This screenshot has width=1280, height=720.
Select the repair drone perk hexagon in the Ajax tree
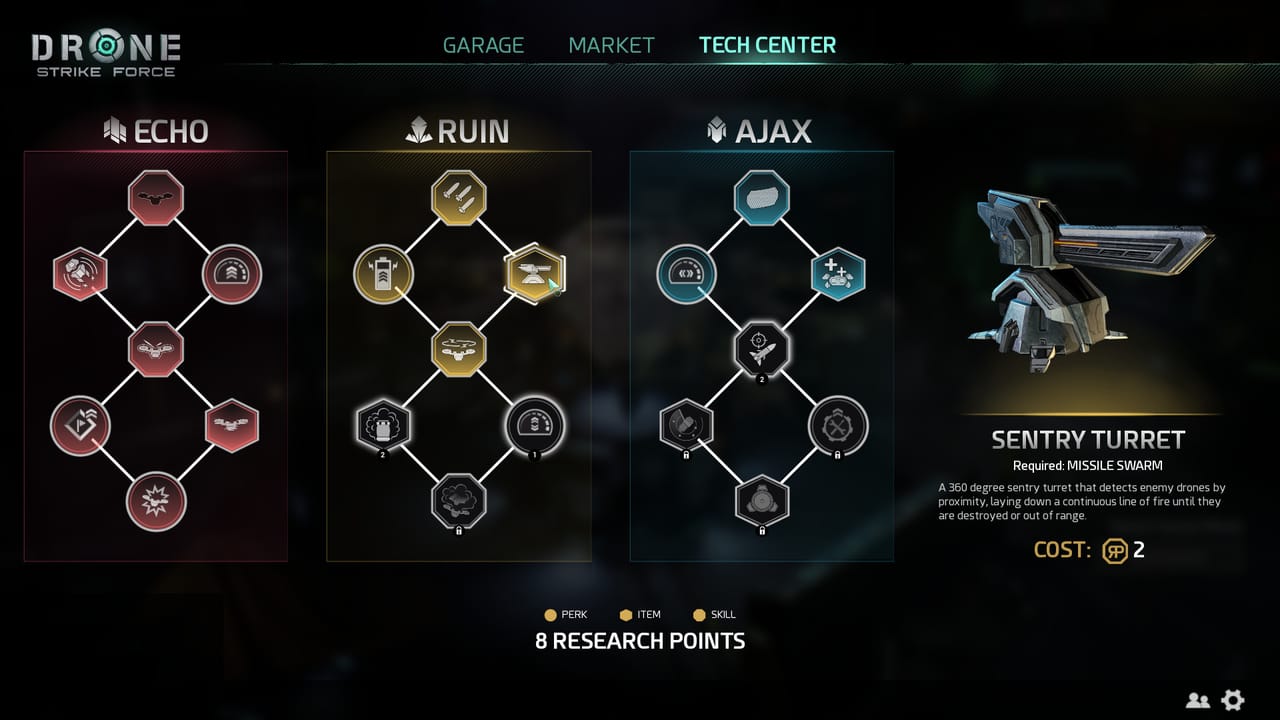tap(840, 272)
